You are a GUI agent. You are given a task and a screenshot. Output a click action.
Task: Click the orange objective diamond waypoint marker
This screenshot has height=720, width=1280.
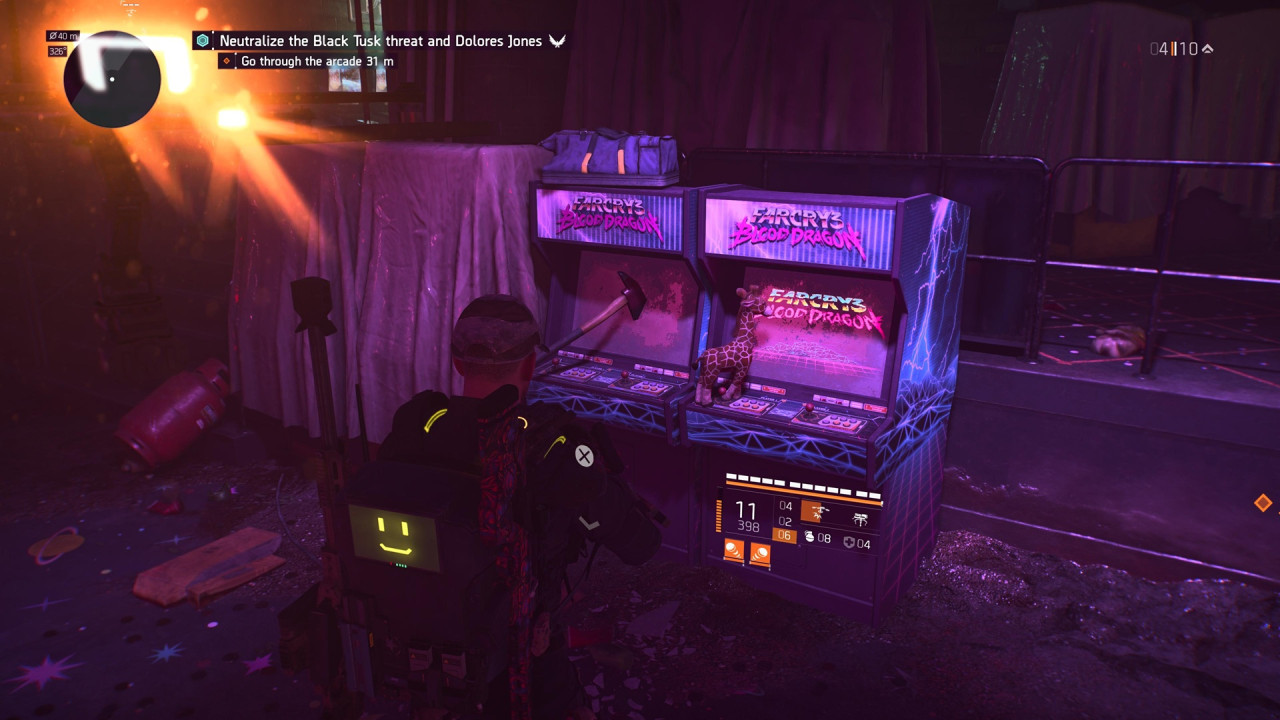pos(1263,503)
